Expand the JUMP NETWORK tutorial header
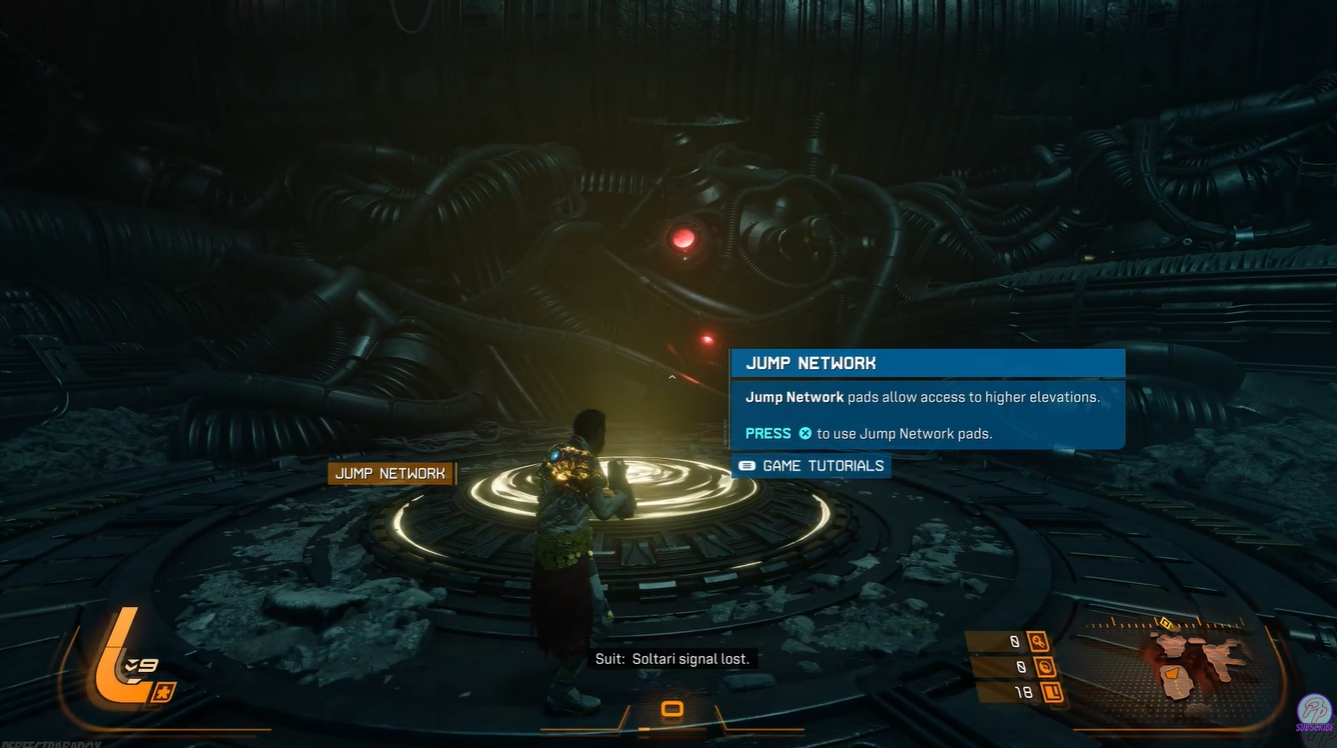This screenshot has height=748, width=1337. pyautogui.click(x=810, y=363)
